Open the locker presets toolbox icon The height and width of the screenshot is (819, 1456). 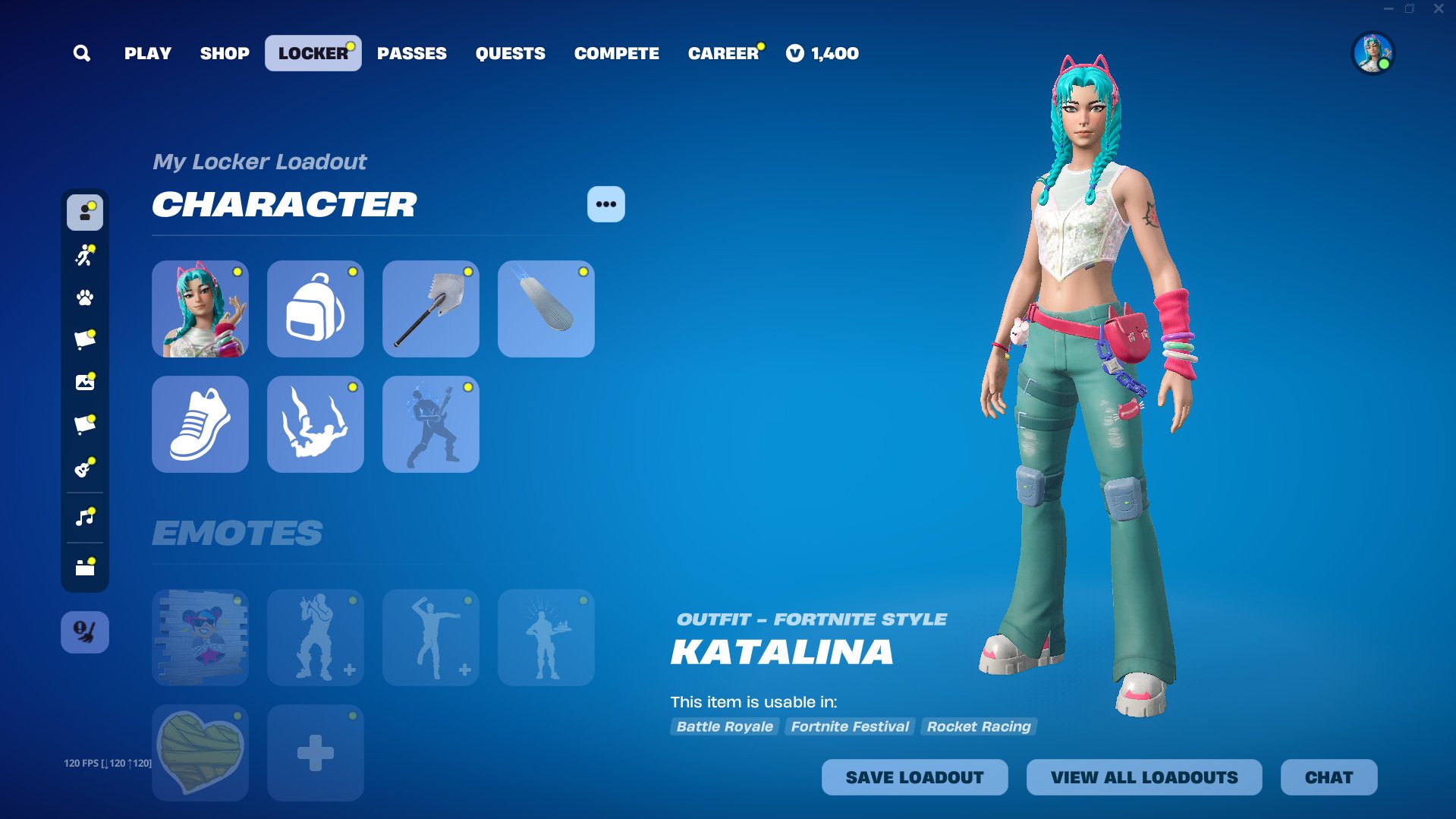[84, 565]
